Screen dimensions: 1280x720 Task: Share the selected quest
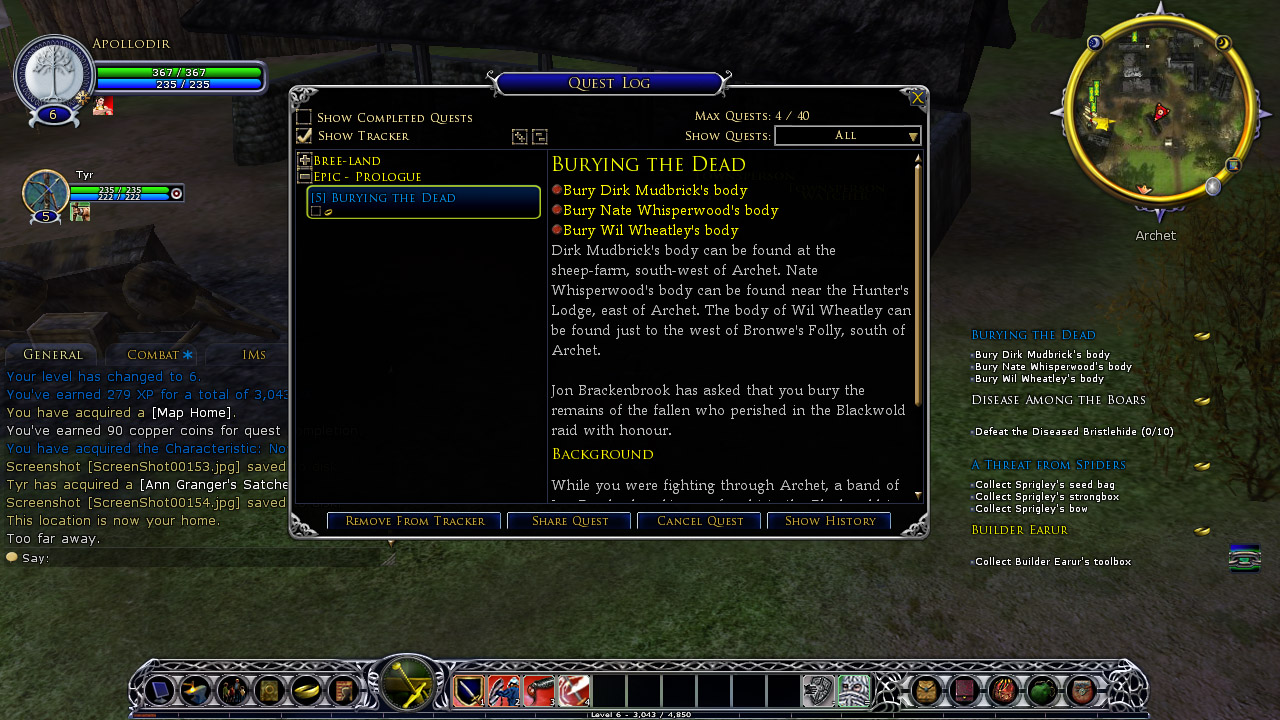[x=569, y=521]
